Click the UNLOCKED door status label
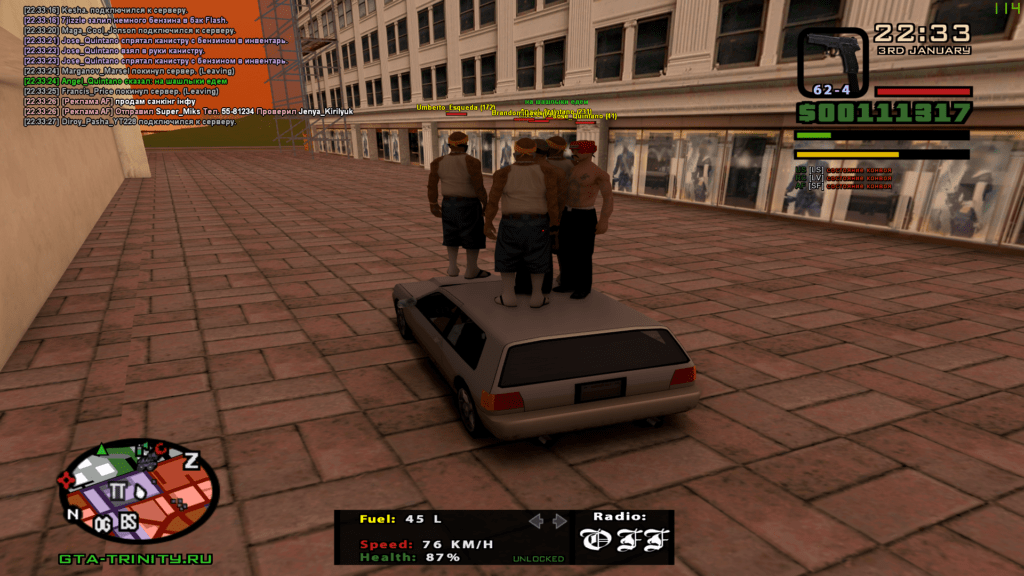Image resolution: width=1024 pixels, height=576 pixels. 538,559
